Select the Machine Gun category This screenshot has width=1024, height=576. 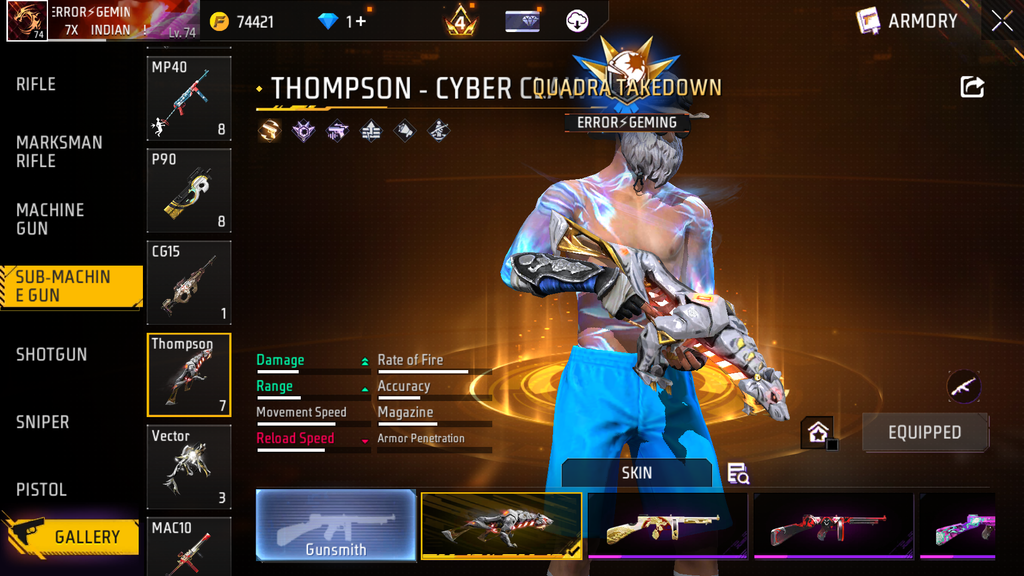click(x=50, y=219)
